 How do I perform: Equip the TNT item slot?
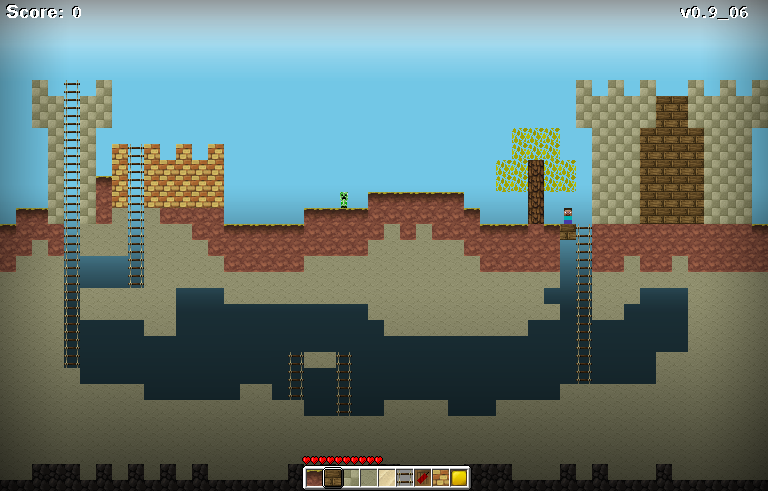click(x=423, y=478)
